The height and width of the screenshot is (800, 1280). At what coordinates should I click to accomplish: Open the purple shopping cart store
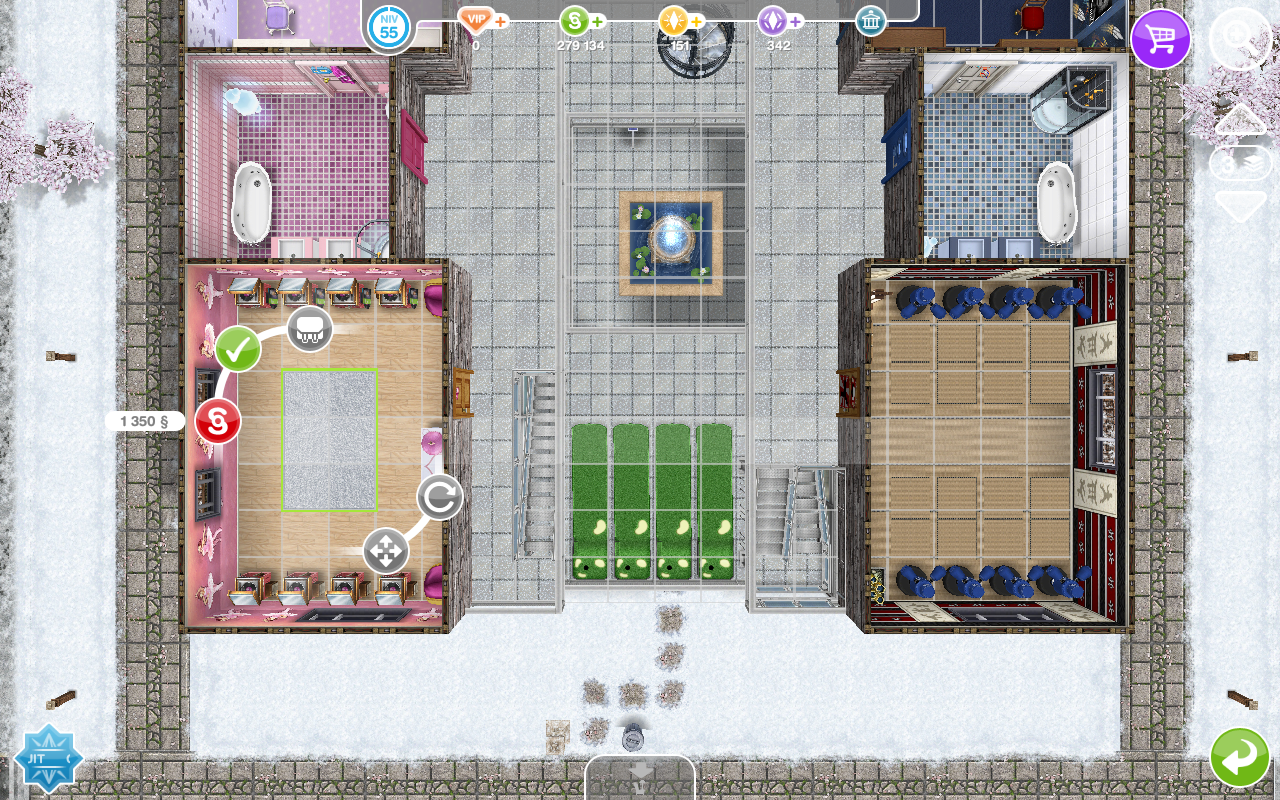(x=1160, y=39)
